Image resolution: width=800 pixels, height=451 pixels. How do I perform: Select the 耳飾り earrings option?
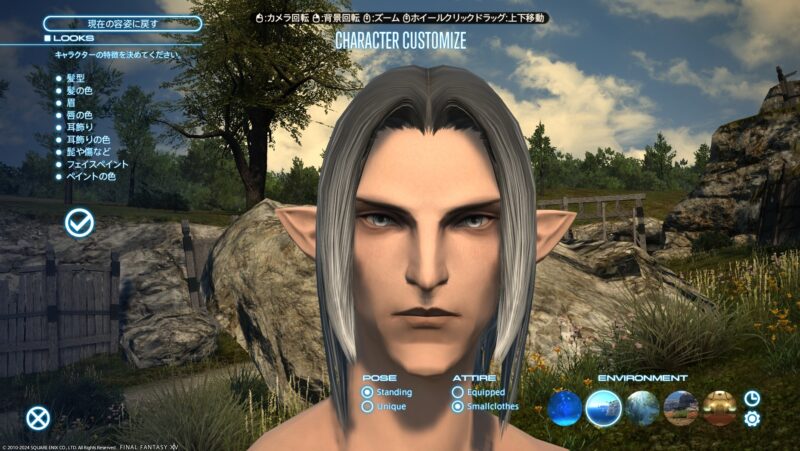click(82, 127)
